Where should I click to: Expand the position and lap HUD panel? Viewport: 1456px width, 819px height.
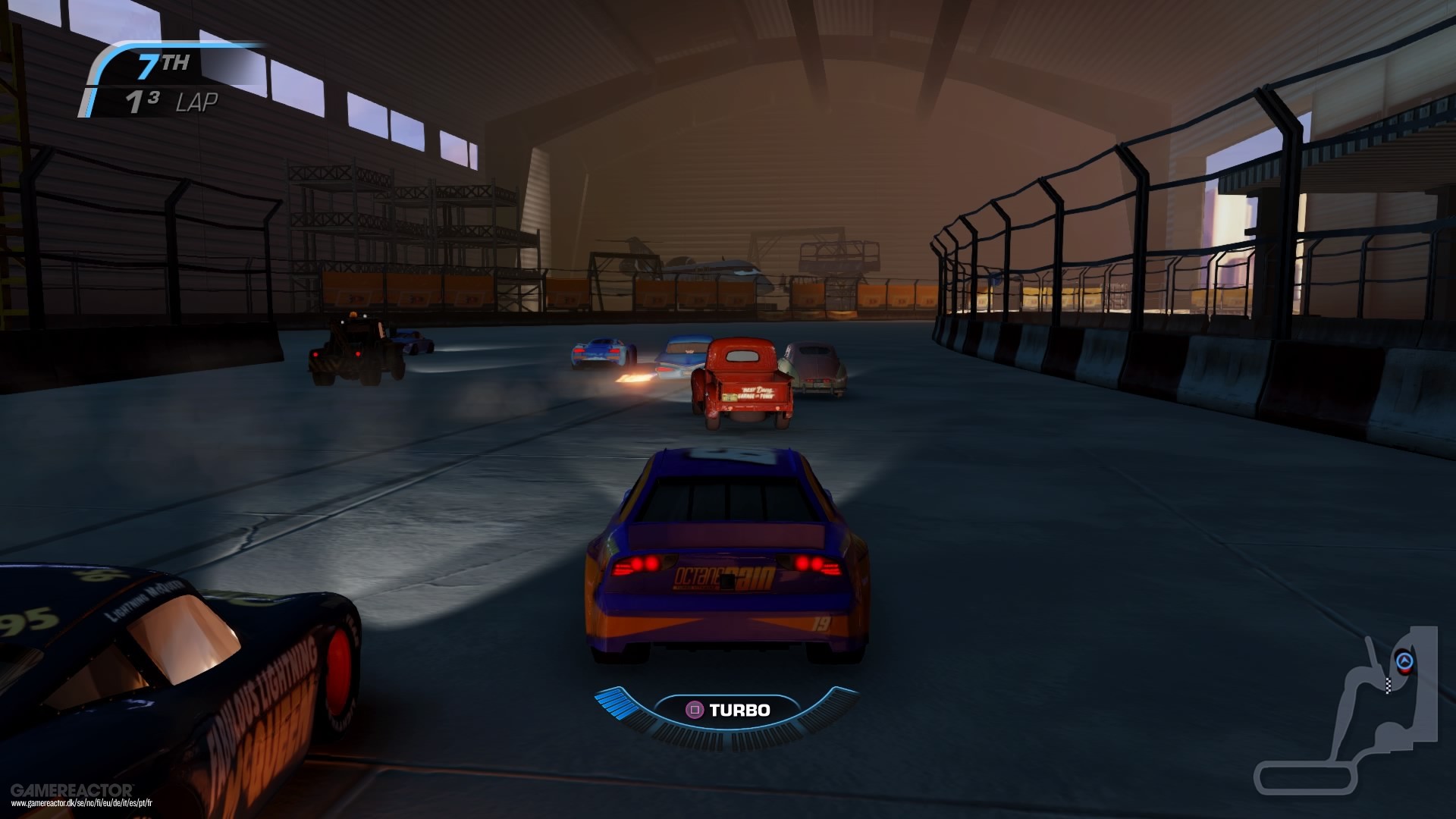tap(152, 83)
